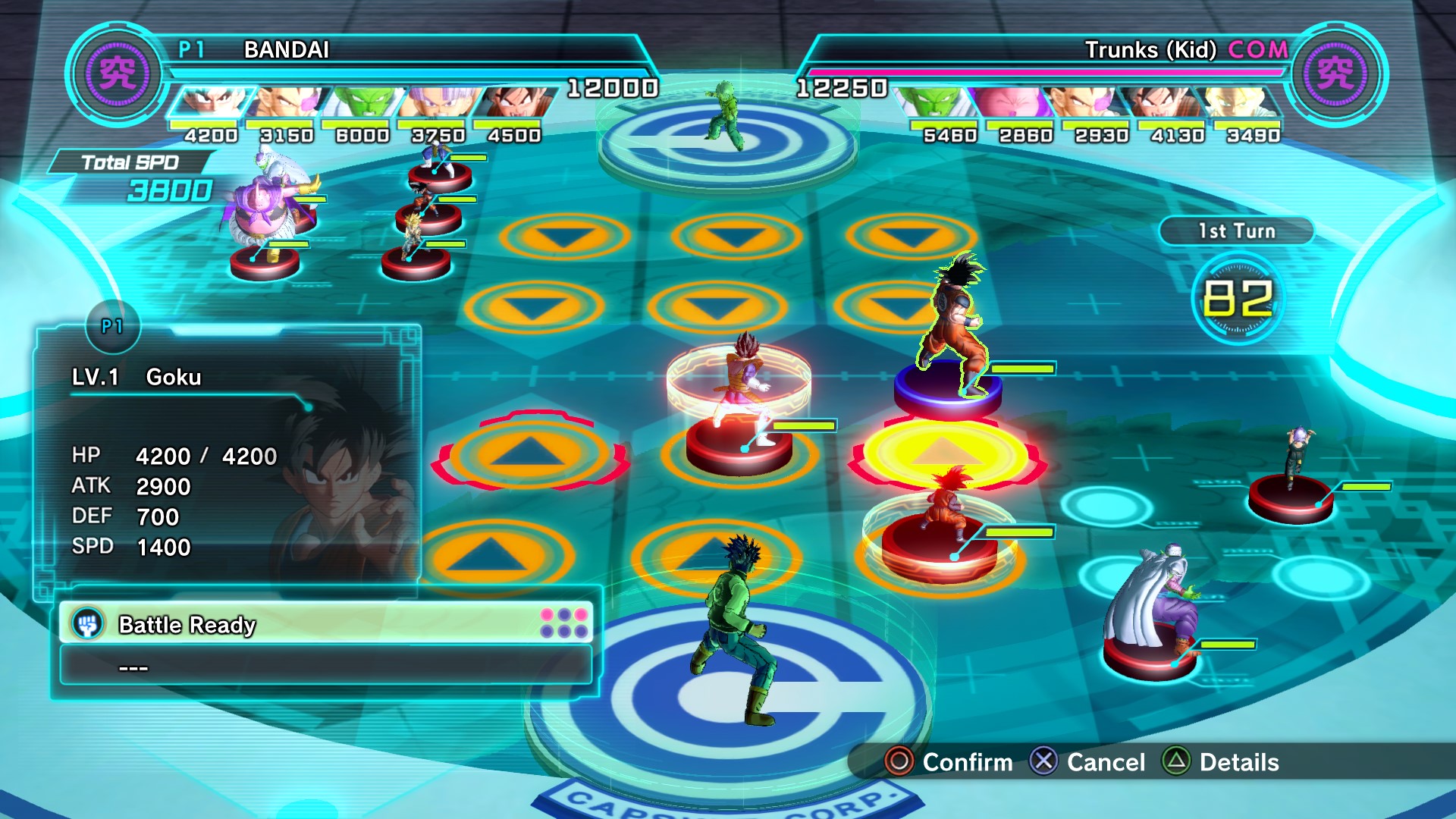Choose P1's portrait showing 4500 HP
This screenshot has height=819, width=1456.
(513, 102)
